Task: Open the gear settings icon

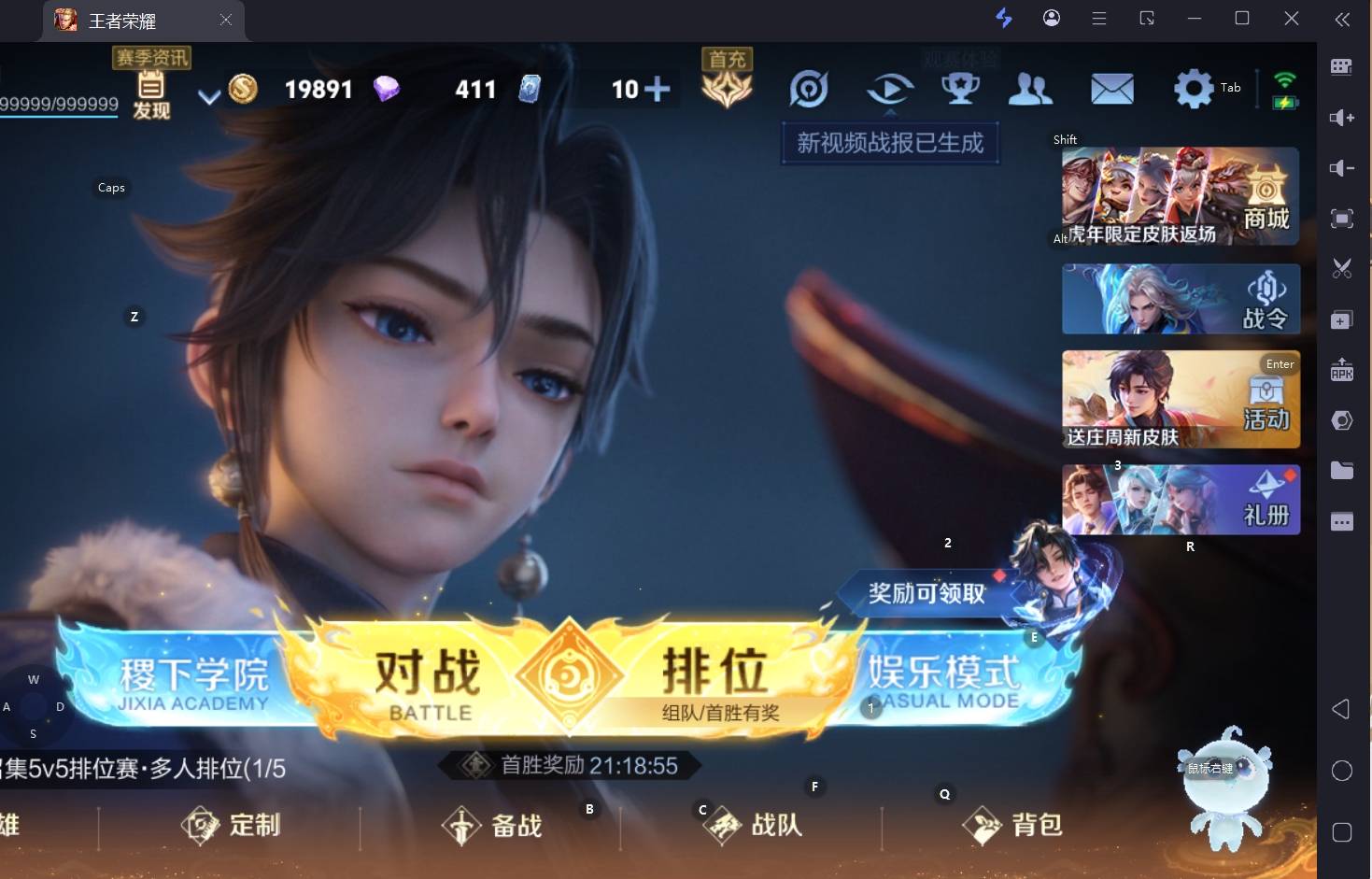Action: [x=1193, y=90]
